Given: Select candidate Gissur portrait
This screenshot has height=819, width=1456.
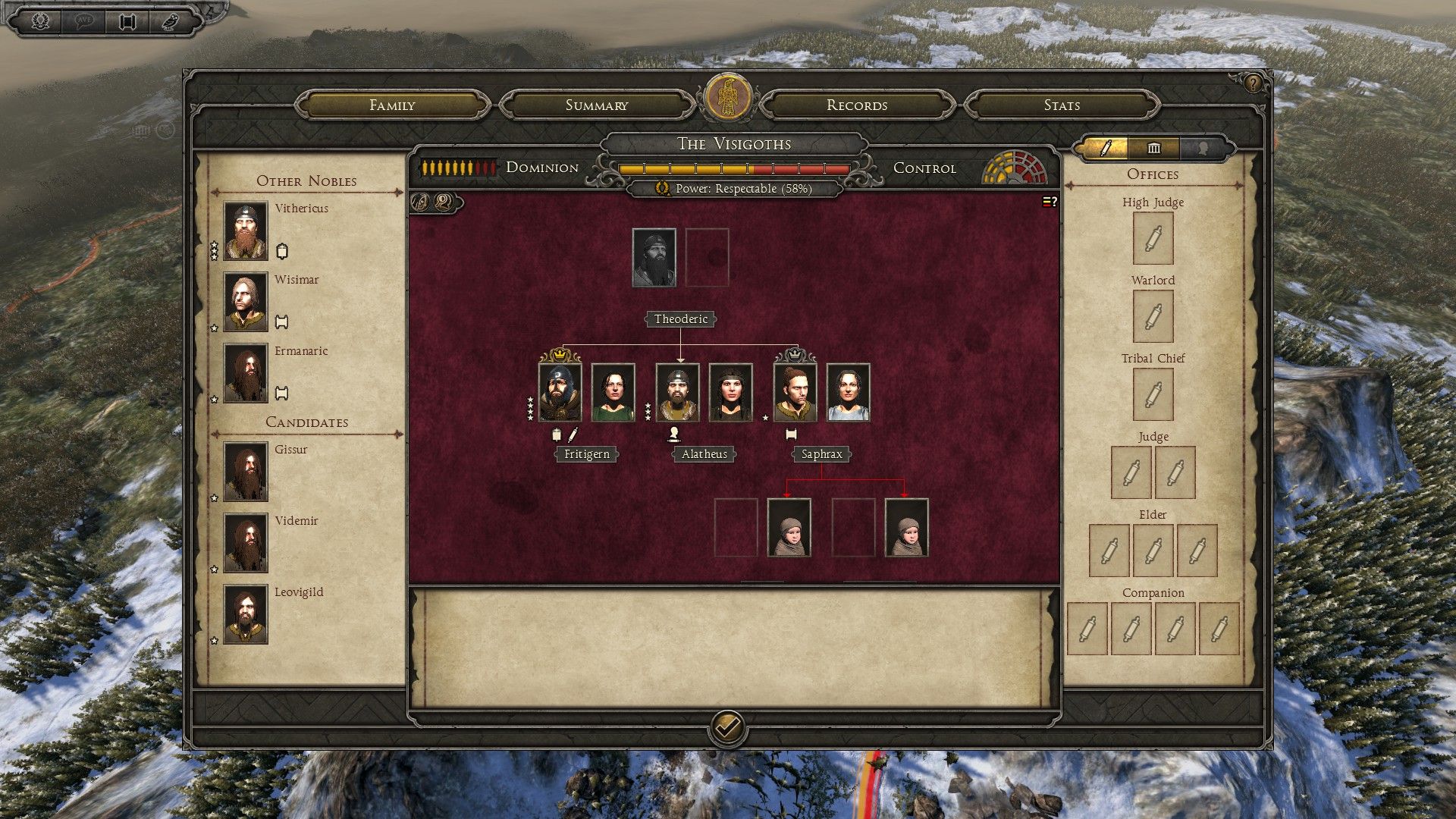Looking at the screenshot, I should [246, 472].
